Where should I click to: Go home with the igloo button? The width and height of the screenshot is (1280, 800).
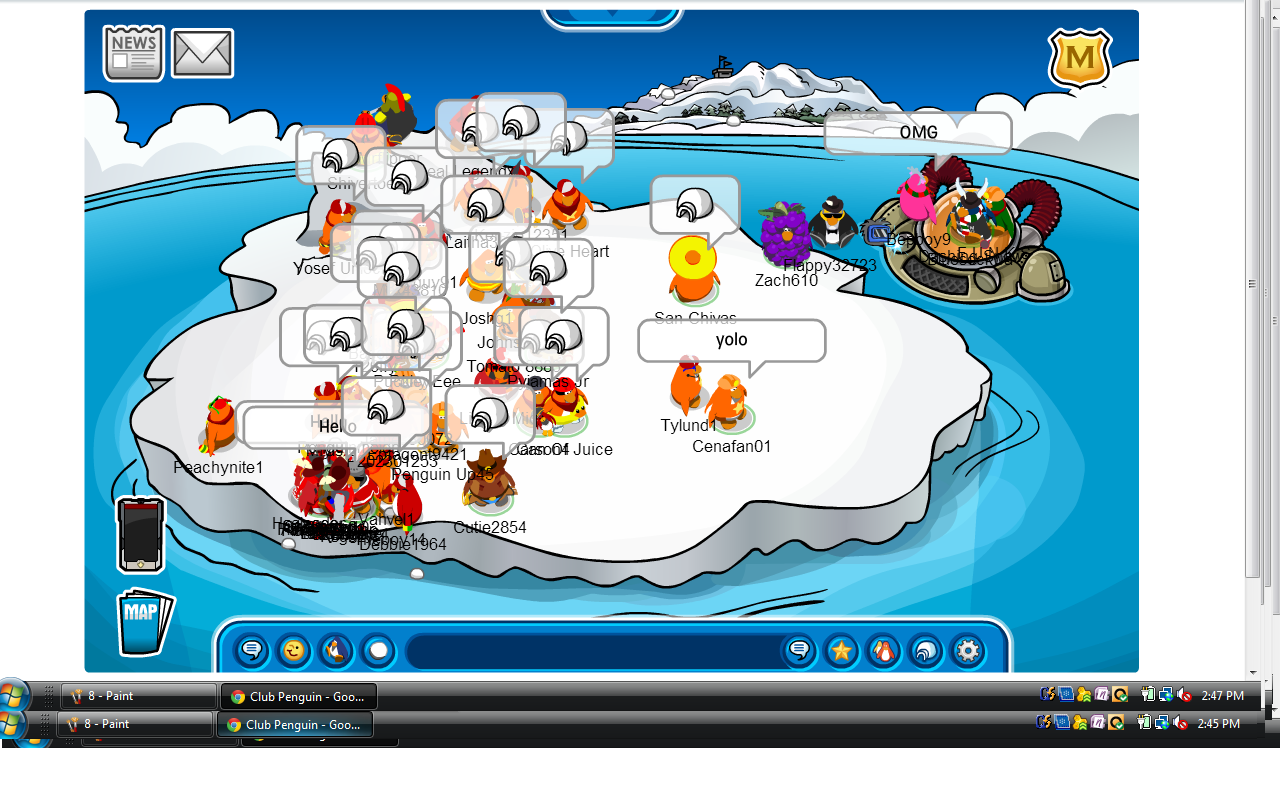pos(925,651)
